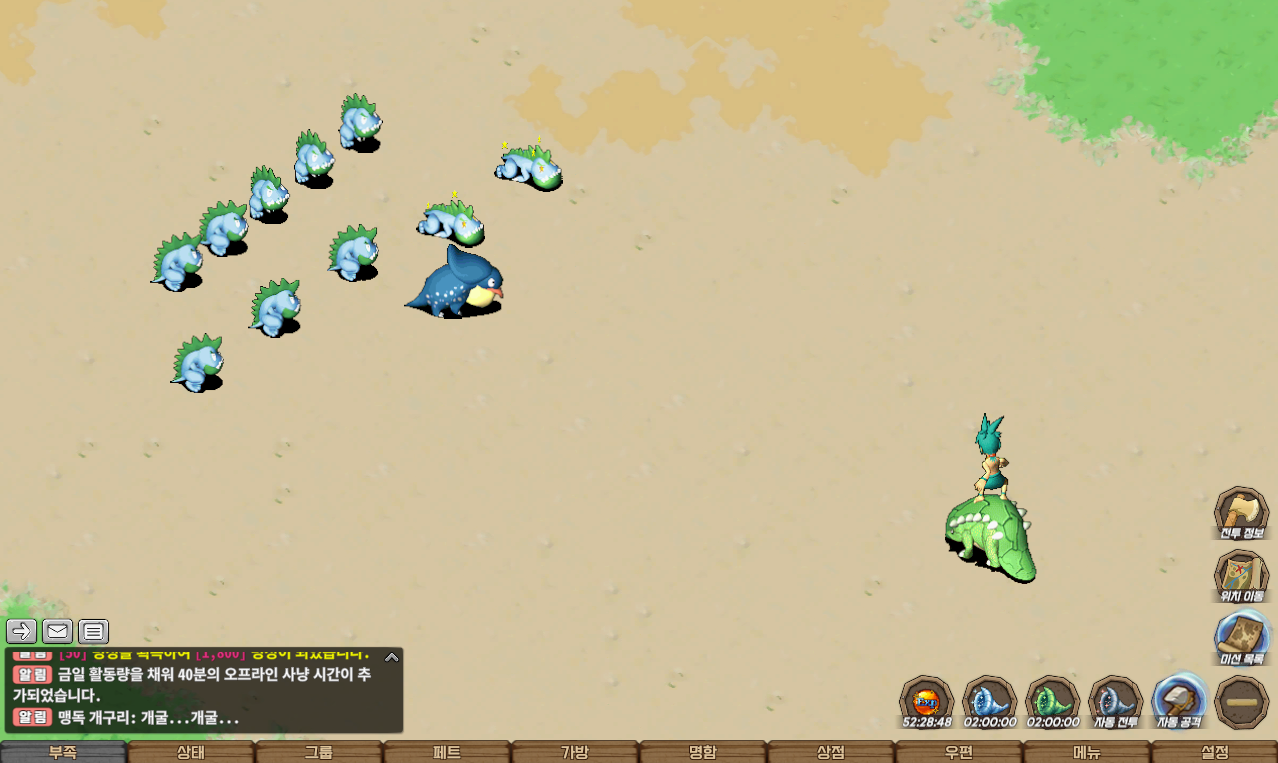Show the 페트 (Pet) panel
The image size is (1278, 763).
point(447,752)
